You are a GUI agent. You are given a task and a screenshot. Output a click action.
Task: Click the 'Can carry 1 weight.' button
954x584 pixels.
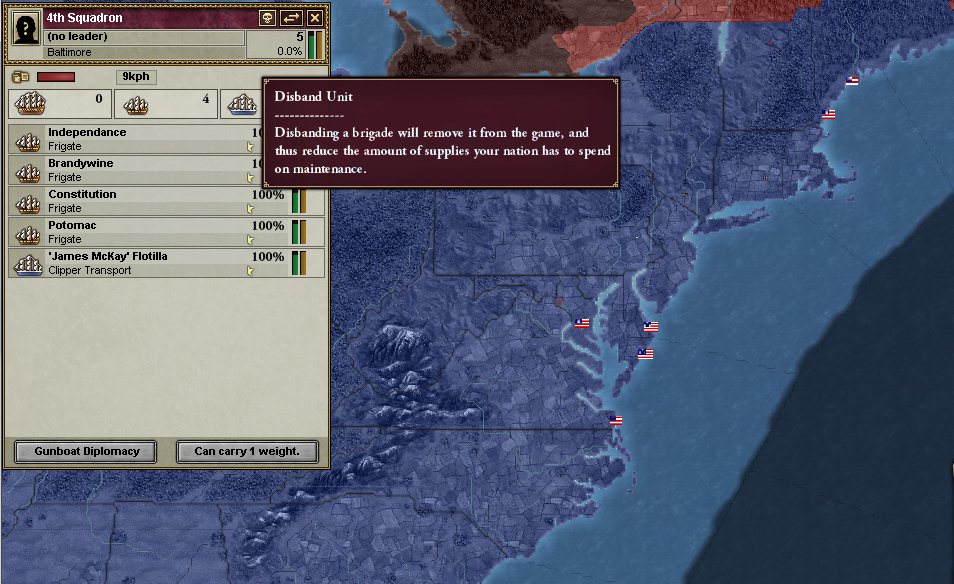click(x=247, y=451)
